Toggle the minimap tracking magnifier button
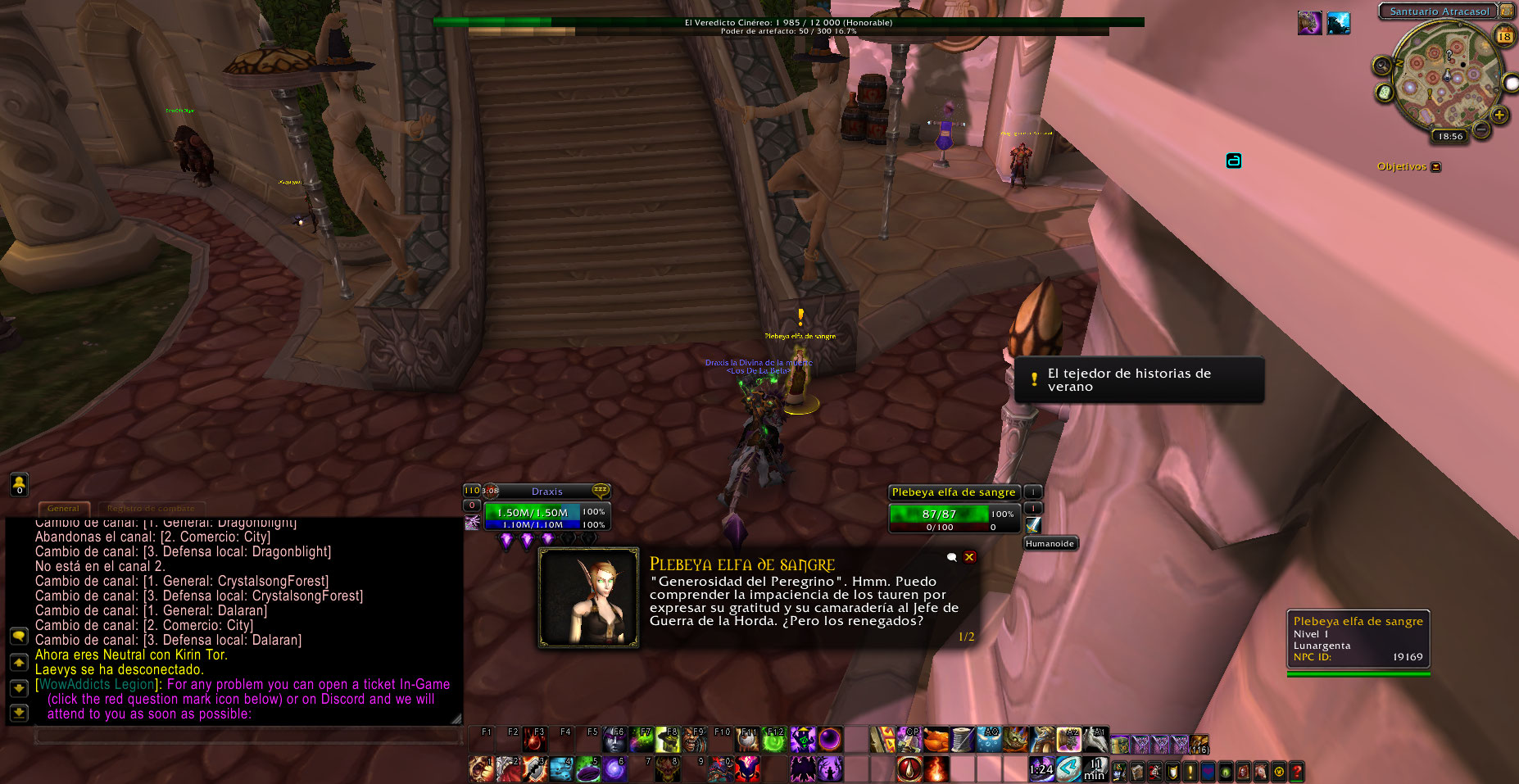The image size is (1519, 784). click(1382, 66)
